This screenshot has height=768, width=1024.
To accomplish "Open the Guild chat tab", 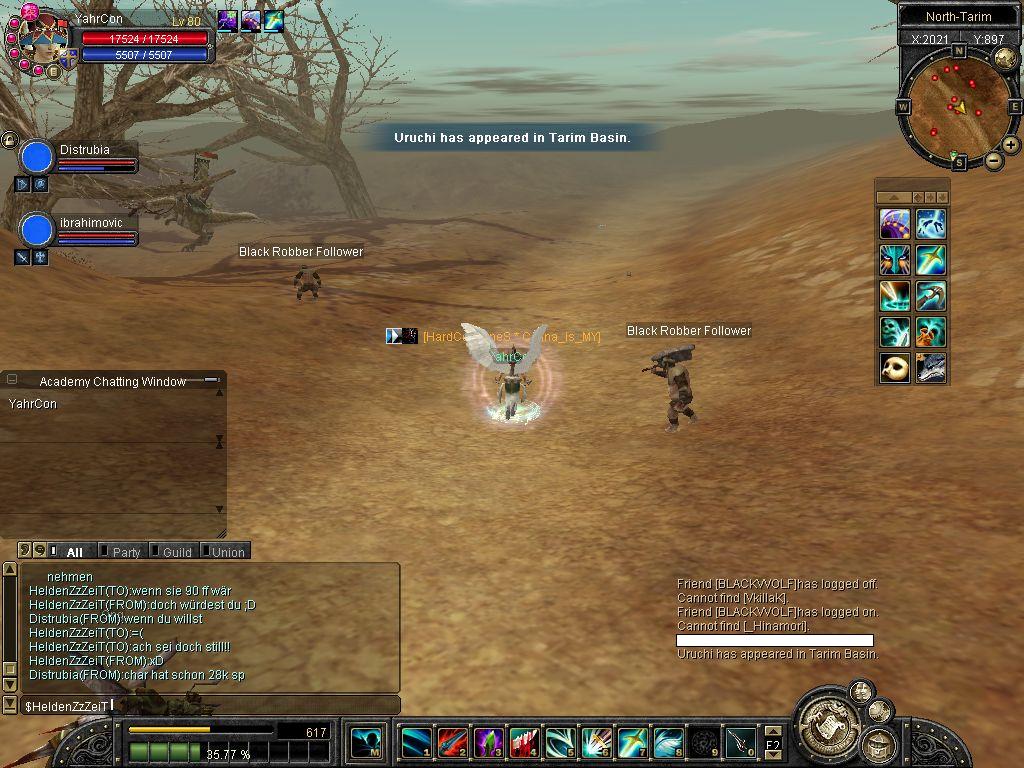I will [177, 552].
